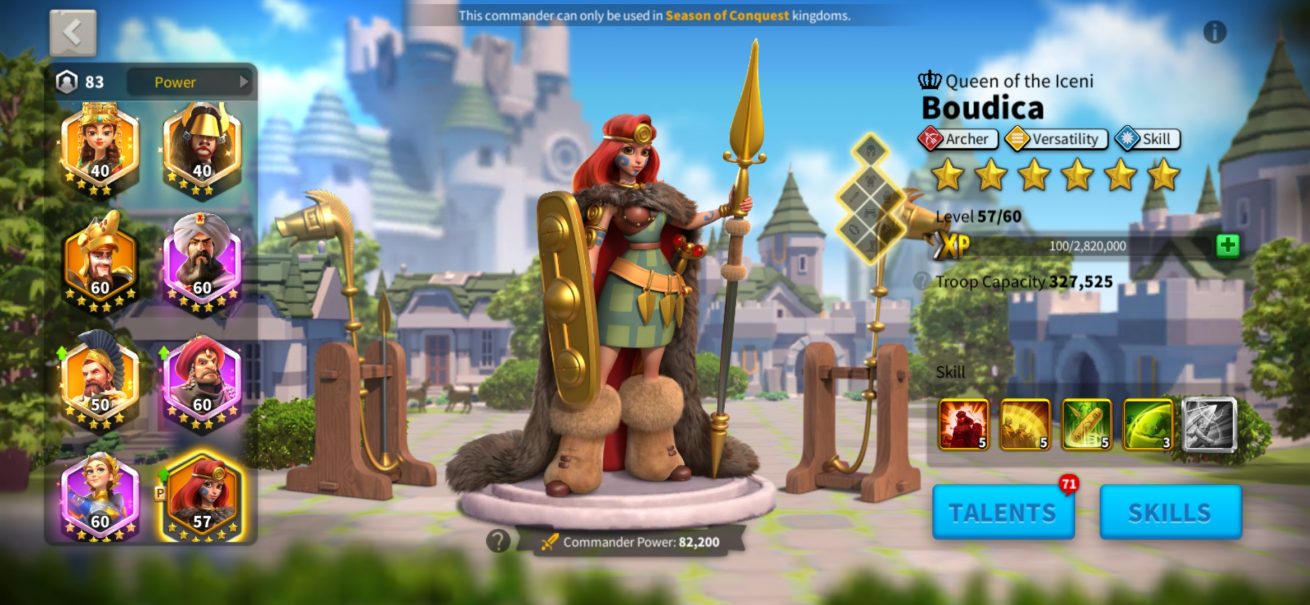Click the Commander Power question mark
The width and height of the screenshot is (1310, 605).
click(x=498, y=541)
